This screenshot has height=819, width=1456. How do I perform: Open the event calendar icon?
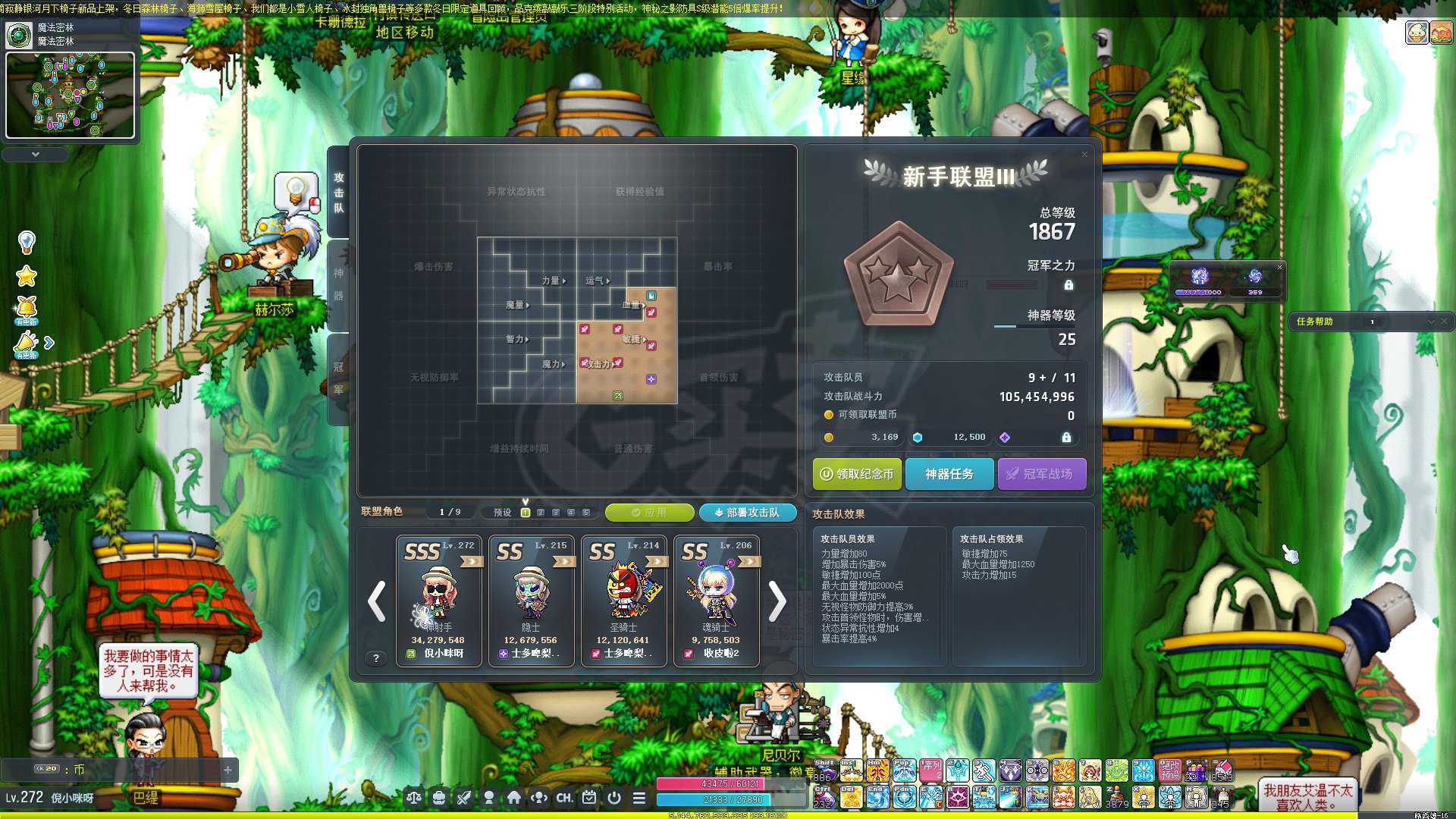(x=589, y=798)
